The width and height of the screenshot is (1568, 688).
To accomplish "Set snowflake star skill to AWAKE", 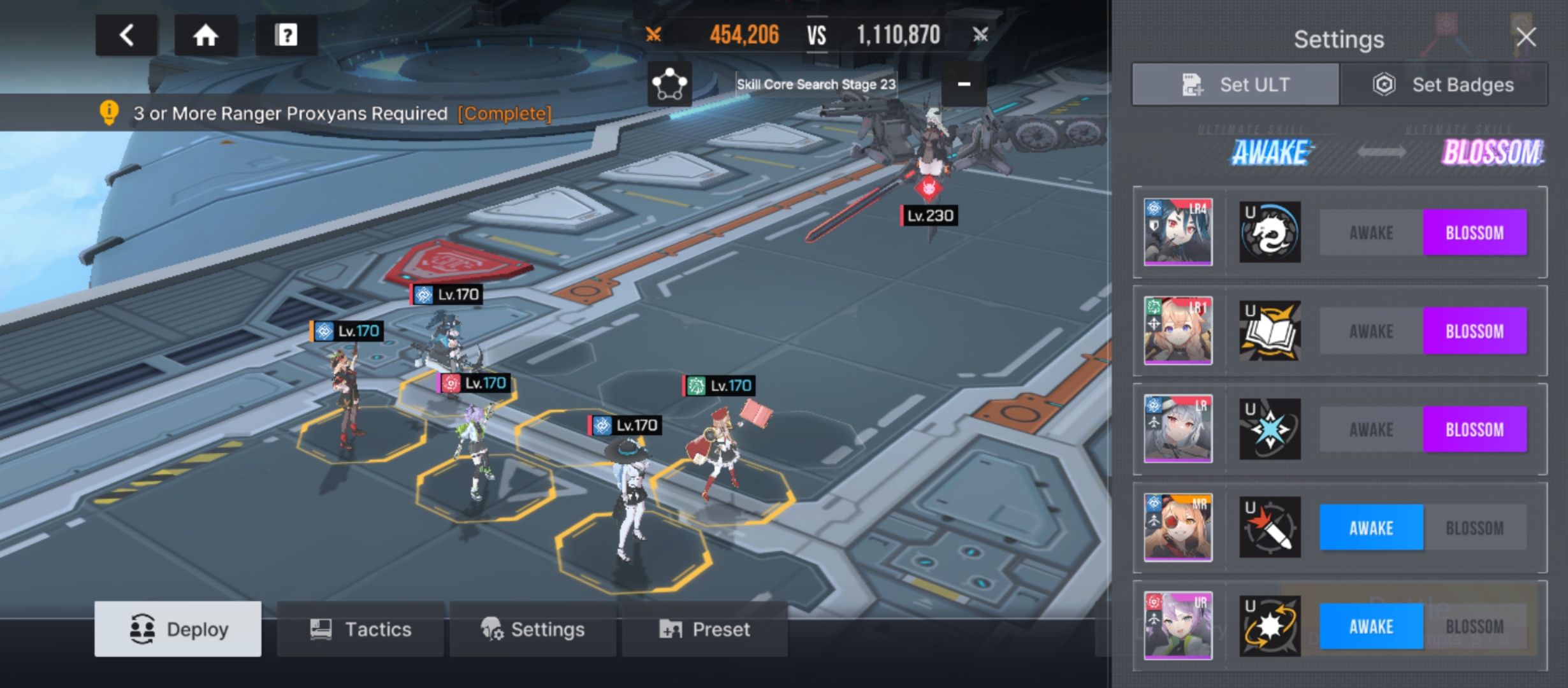I will (1371, 430).
